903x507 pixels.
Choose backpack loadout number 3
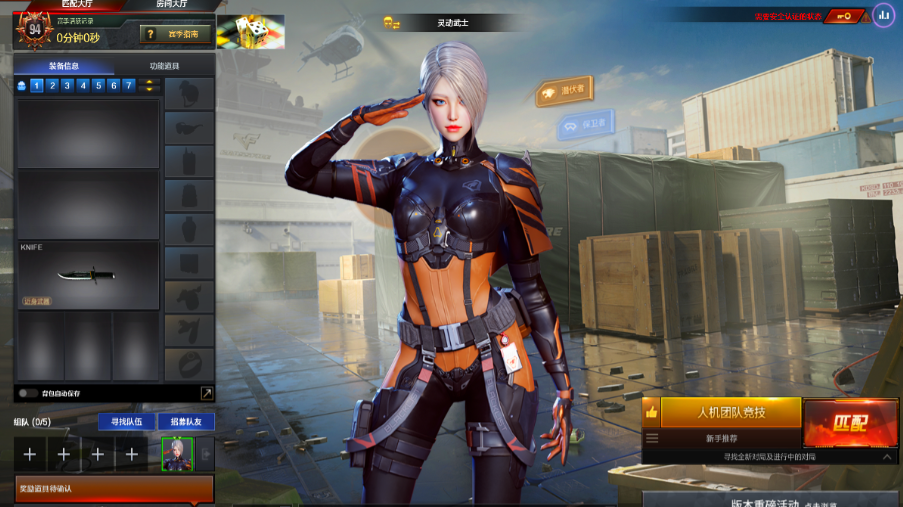(67, 86)
